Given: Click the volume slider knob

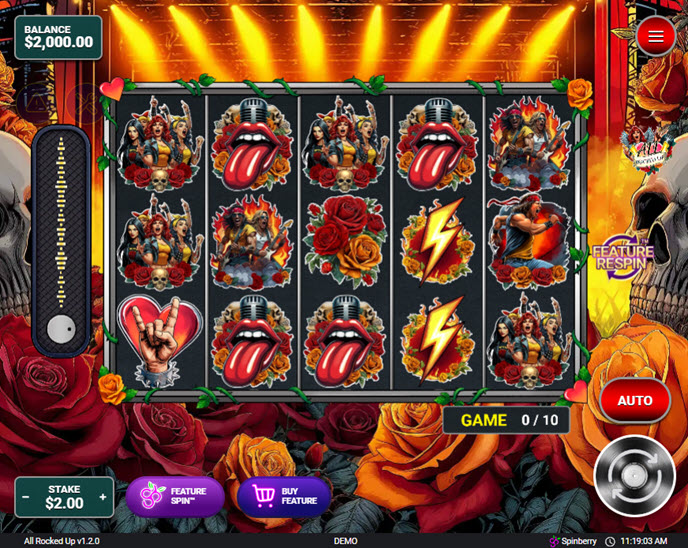Looking at the screenshot, I should (62, 328).
